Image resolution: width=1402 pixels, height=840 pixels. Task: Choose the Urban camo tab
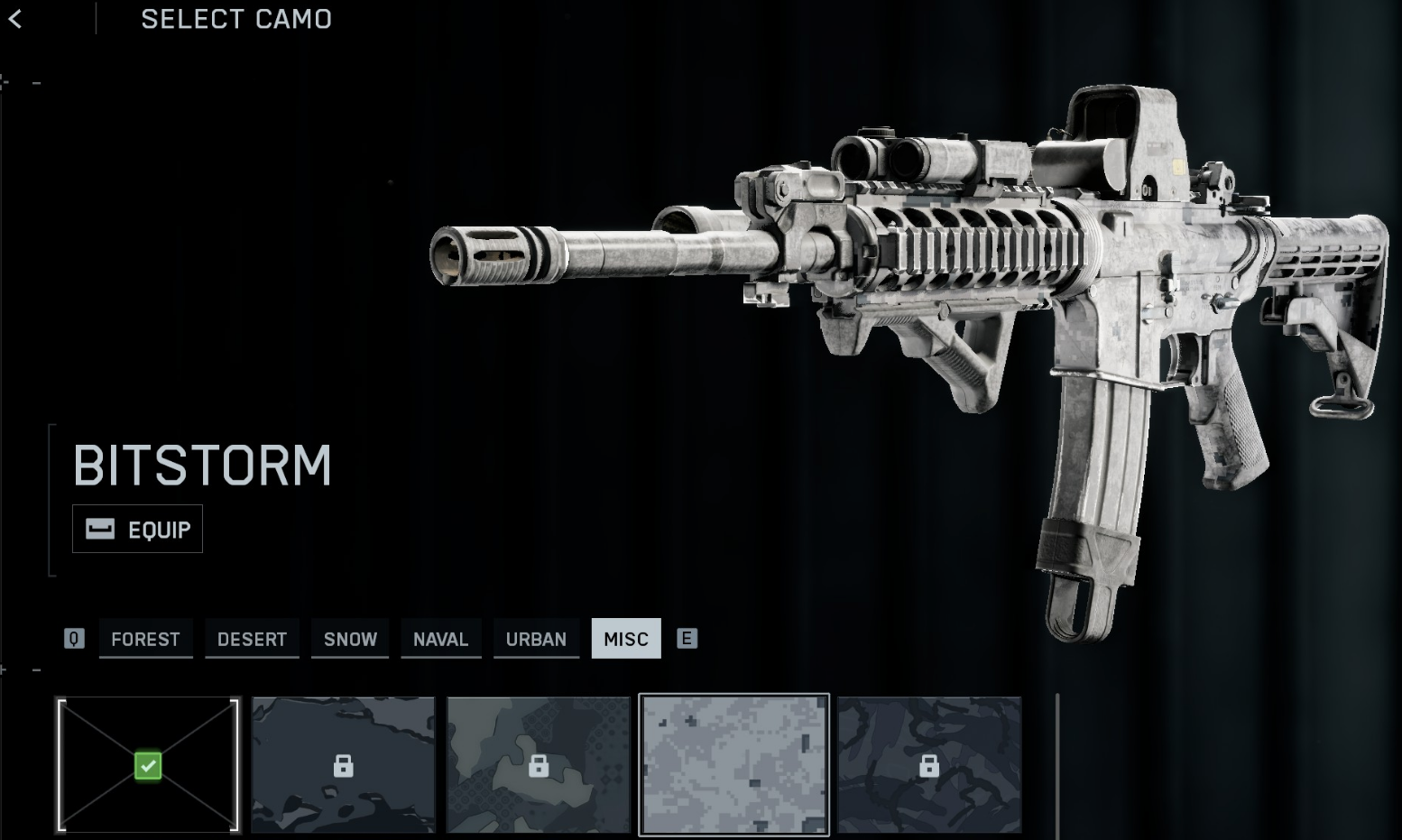point(536,639)
